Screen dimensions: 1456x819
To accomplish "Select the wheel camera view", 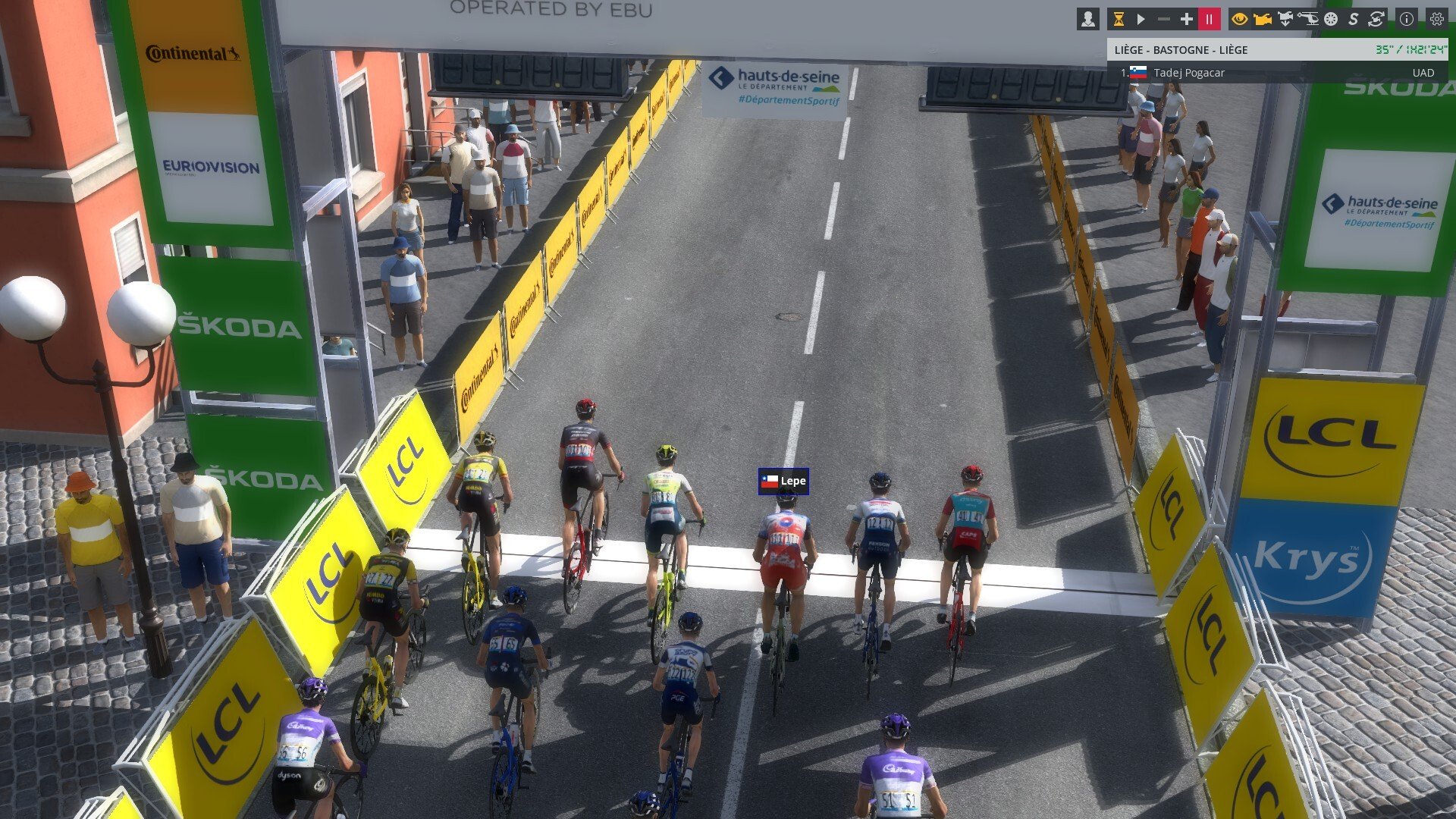I will pyautogui.click(x=1331, y=19).
